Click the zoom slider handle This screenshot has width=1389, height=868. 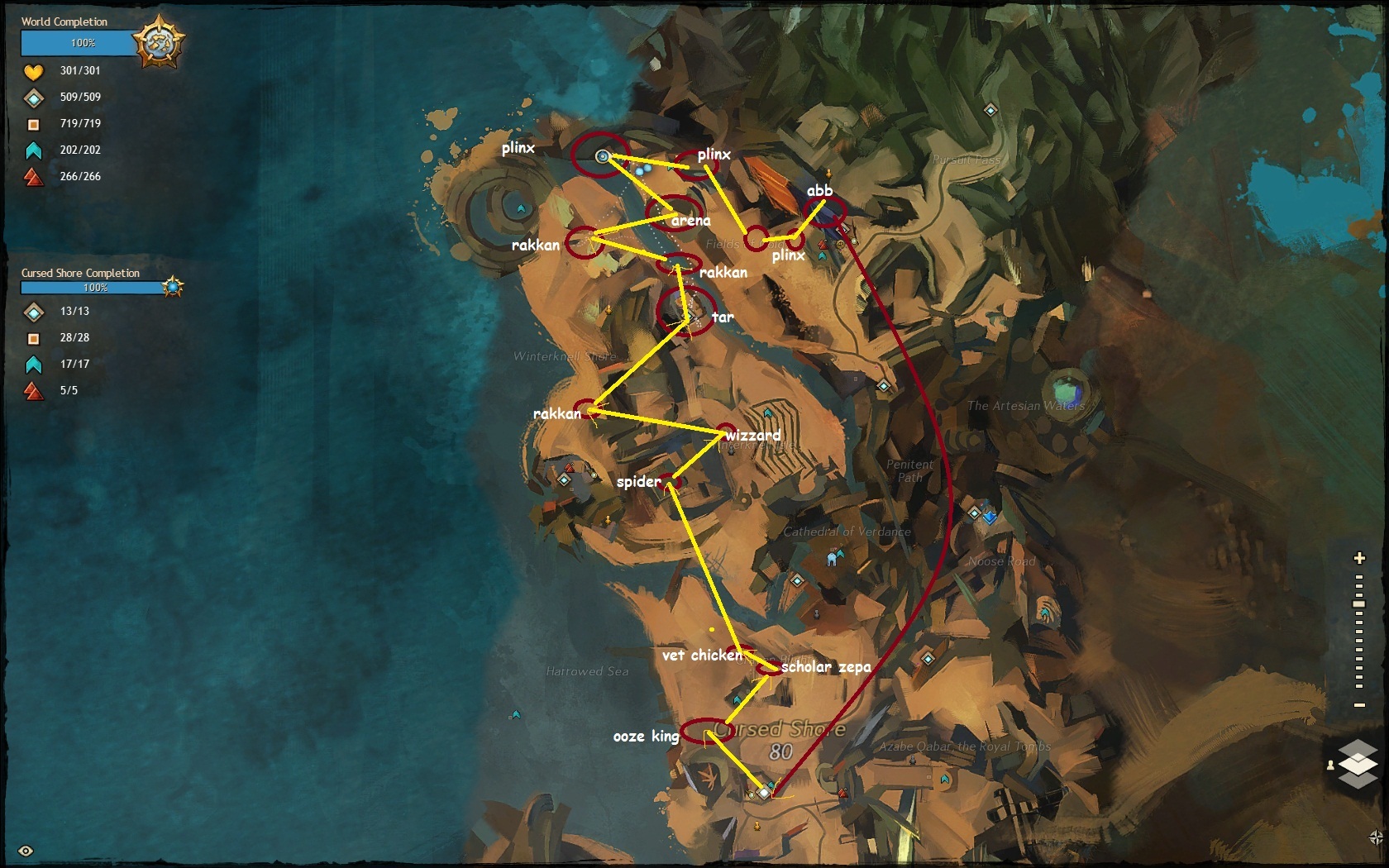click(x=1358, y=604)
